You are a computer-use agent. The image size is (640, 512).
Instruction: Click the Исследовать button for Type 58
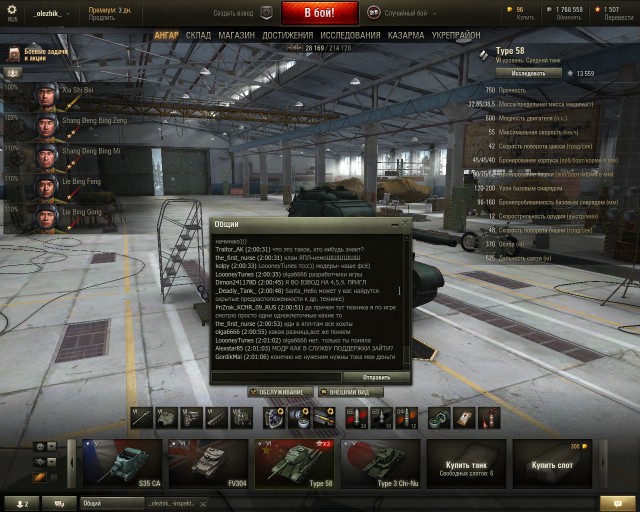[529, 73]
